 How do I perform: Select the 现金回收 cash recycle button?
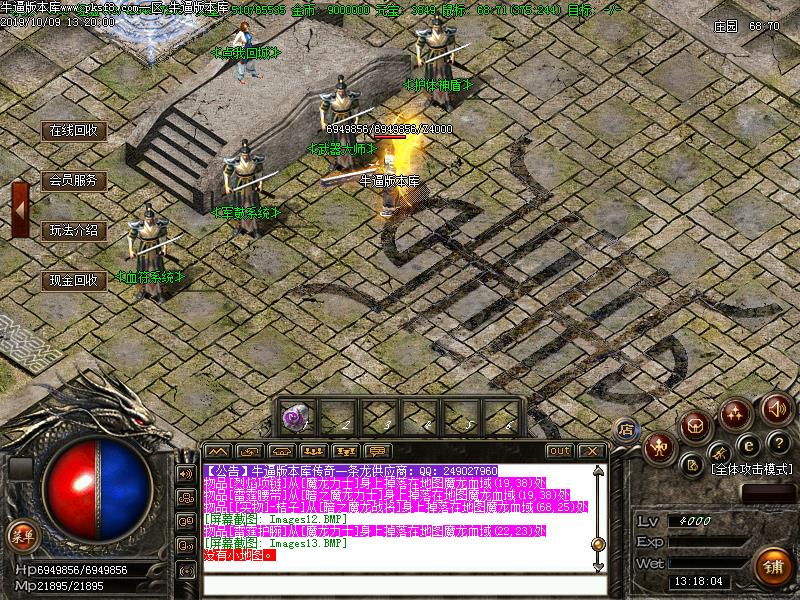coord(74,281)
